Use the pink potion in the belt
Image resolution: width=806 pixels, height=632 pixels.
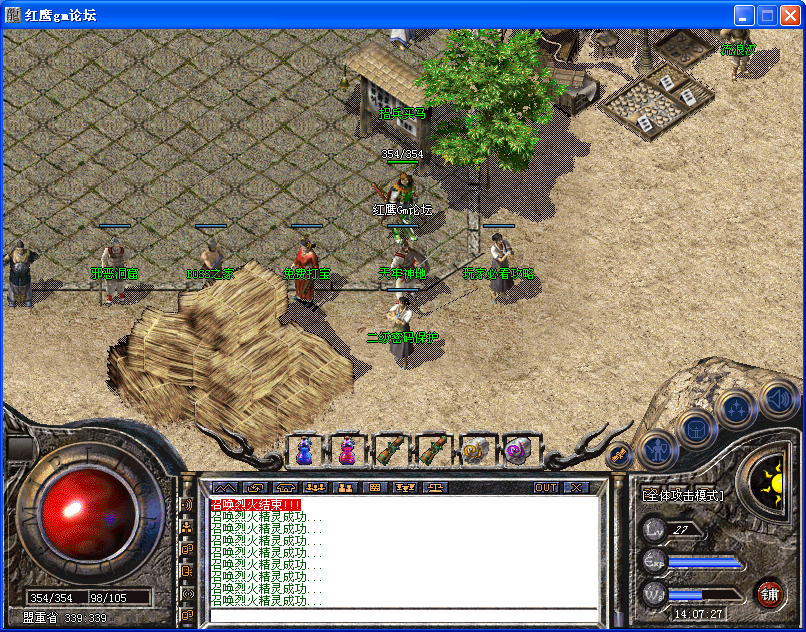[x=347, y=451]
